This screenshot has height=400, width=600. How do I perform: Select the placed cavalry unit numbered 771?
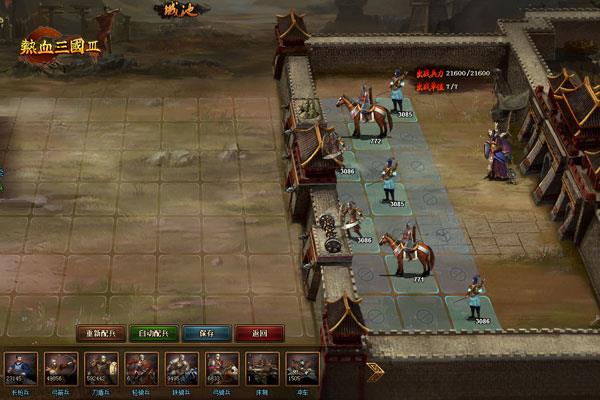406,254
